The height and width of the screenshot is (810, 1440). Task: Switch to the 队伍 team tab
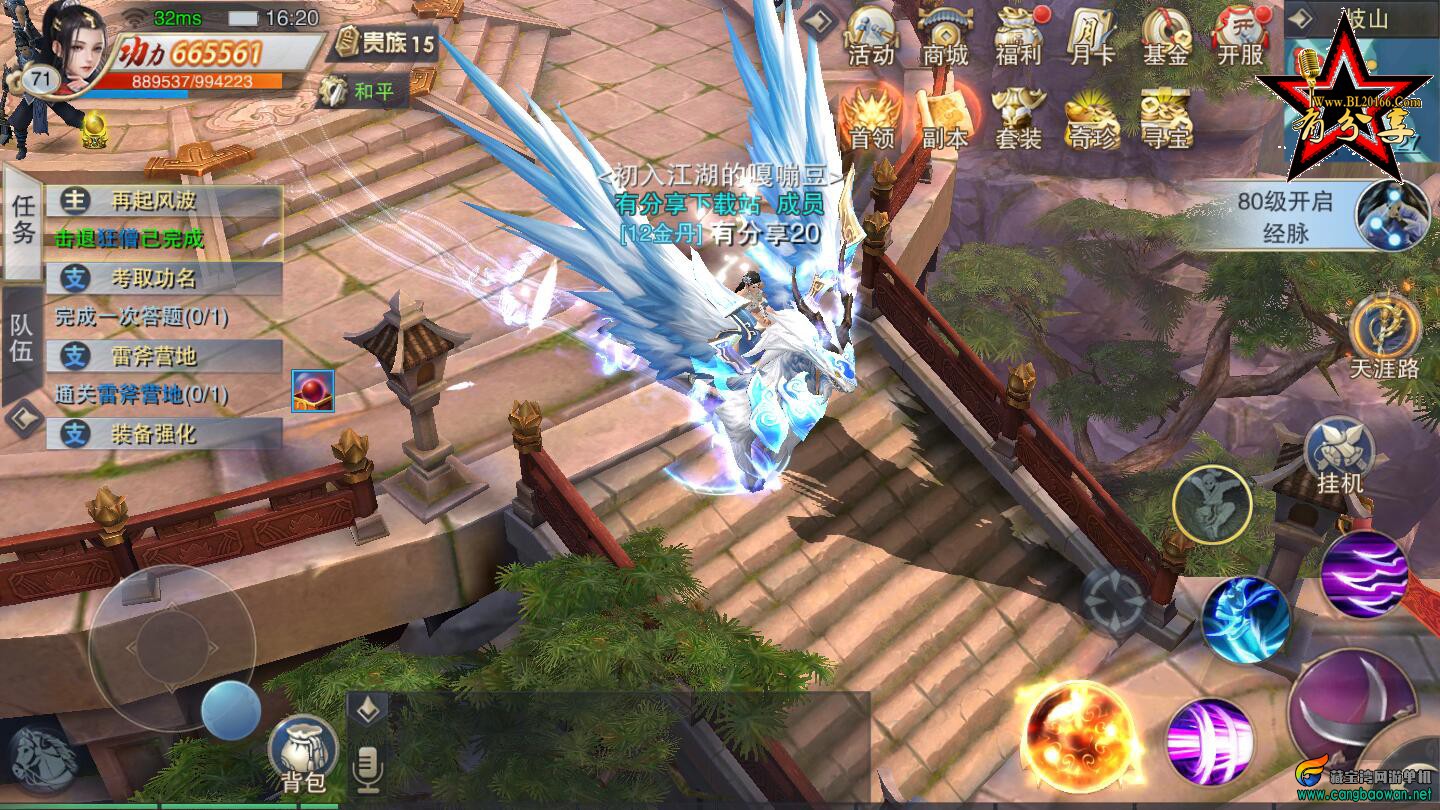[22, 338]
